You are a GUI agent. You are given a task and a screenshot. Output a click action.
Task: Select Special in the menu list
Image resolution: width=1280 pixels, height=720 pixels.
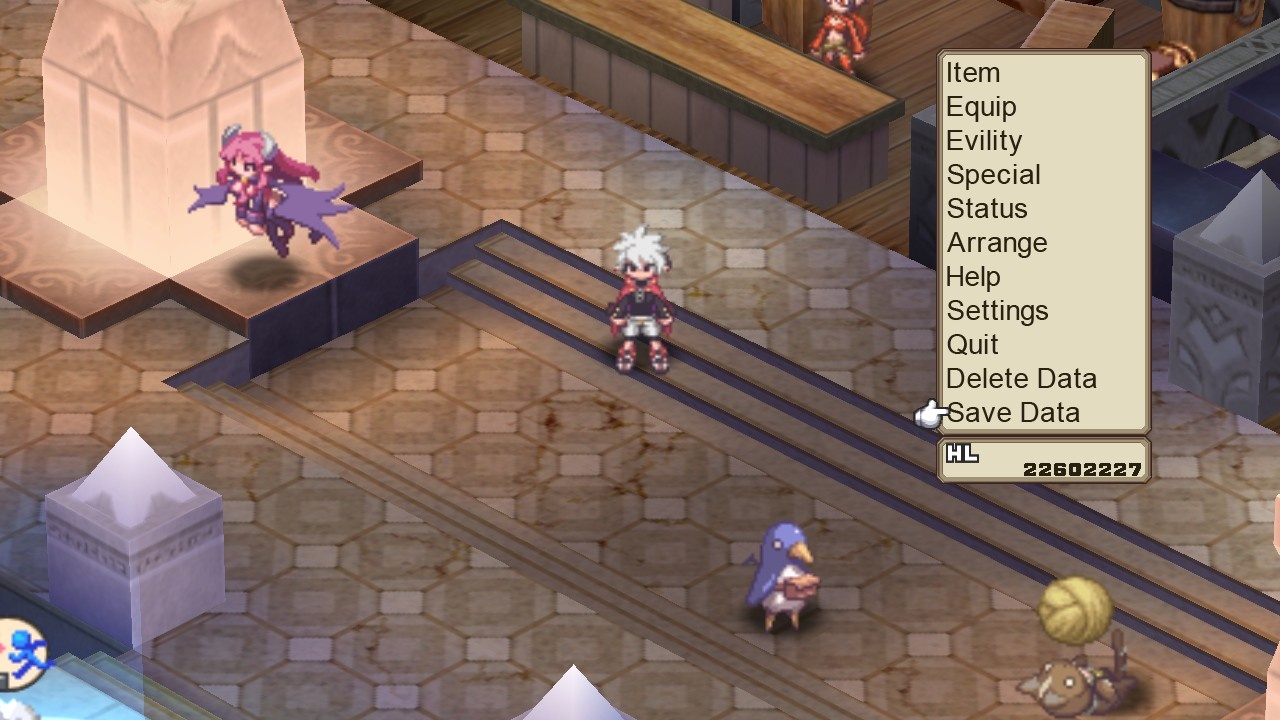(x=993, y=175)
